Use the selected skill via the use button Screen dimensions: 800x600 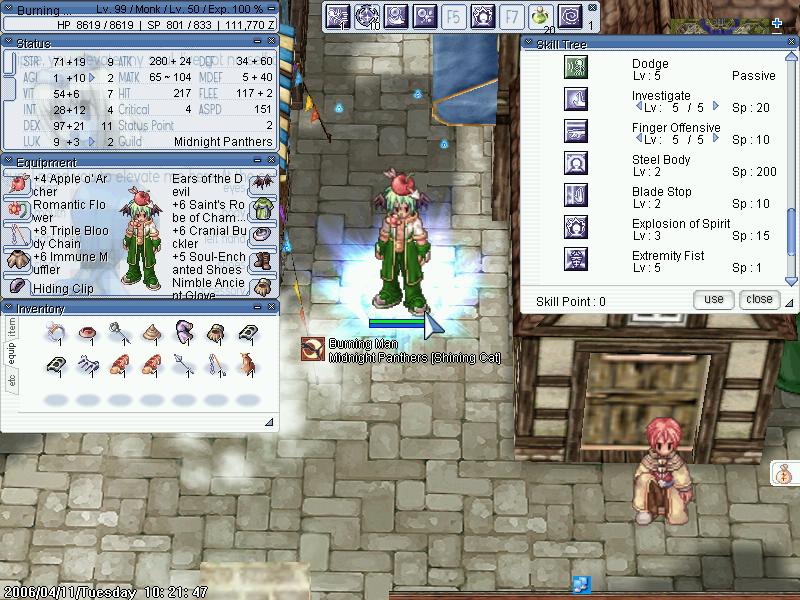[x=714, y=299]
